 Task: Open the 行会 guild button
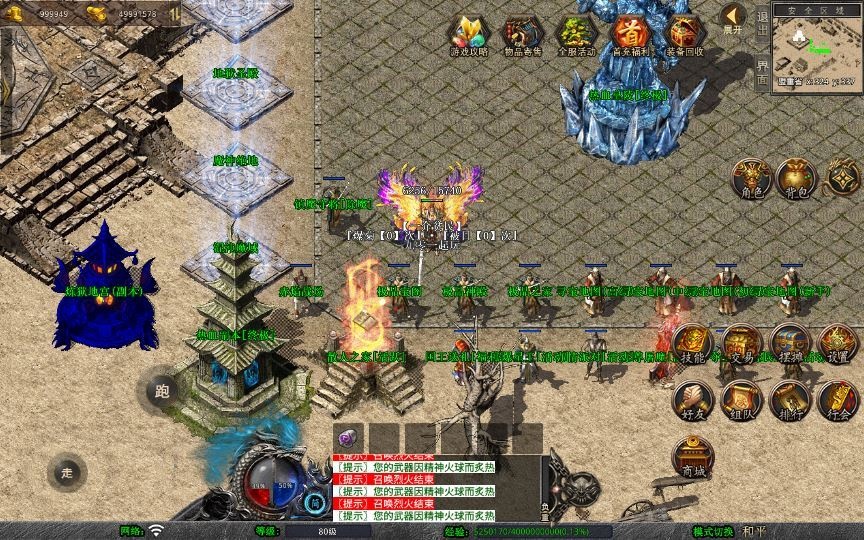(838, 401)
